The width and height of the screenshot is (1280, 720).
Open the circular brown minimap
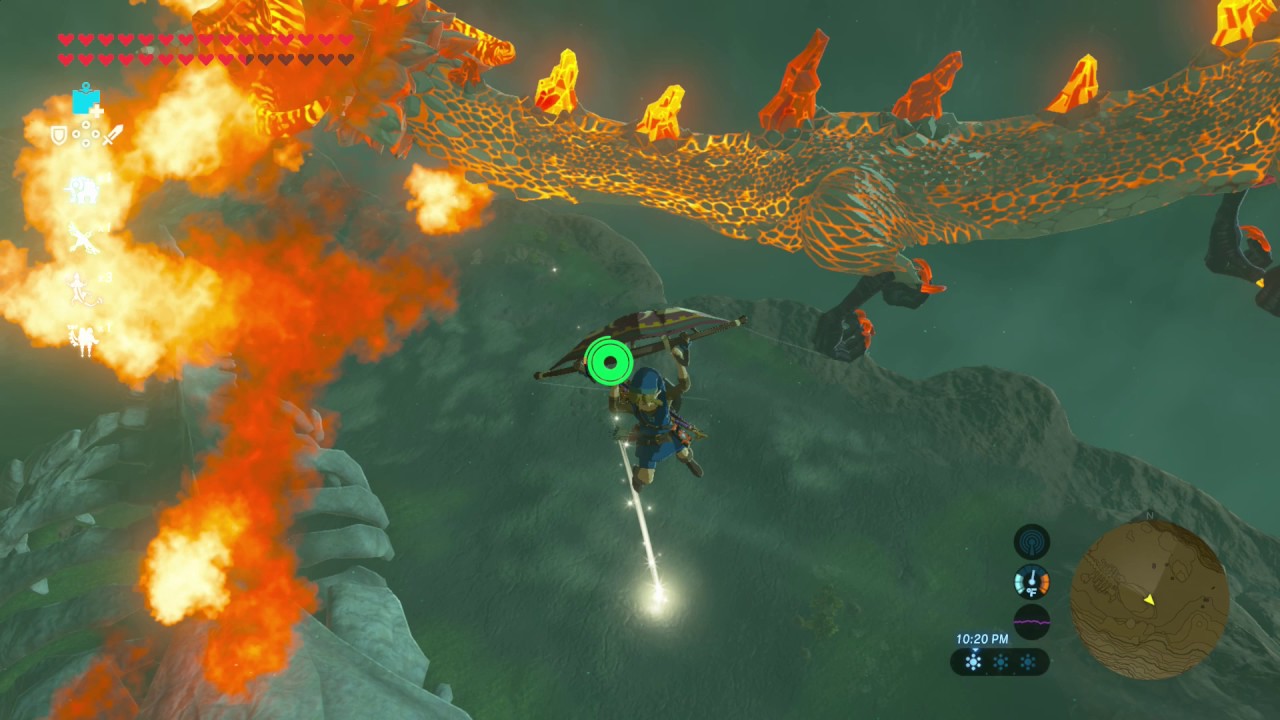(1149, 599)
